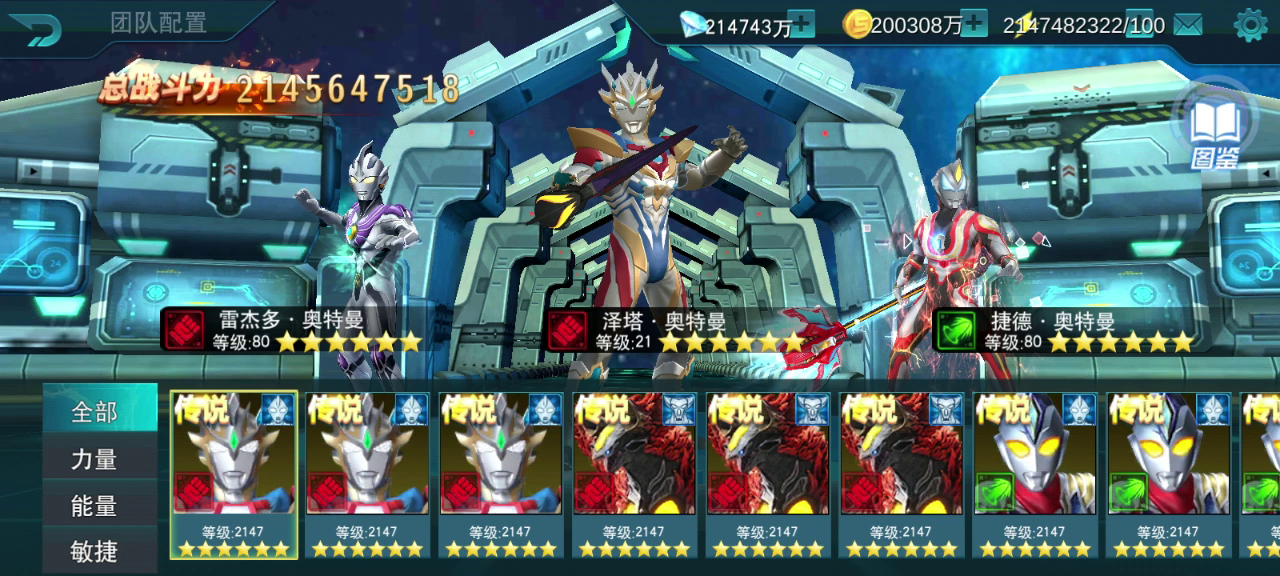The width and height of the screenshot is (1280, 576).
Task: Switch to the 能量 tab
Action: coord(95,506)
